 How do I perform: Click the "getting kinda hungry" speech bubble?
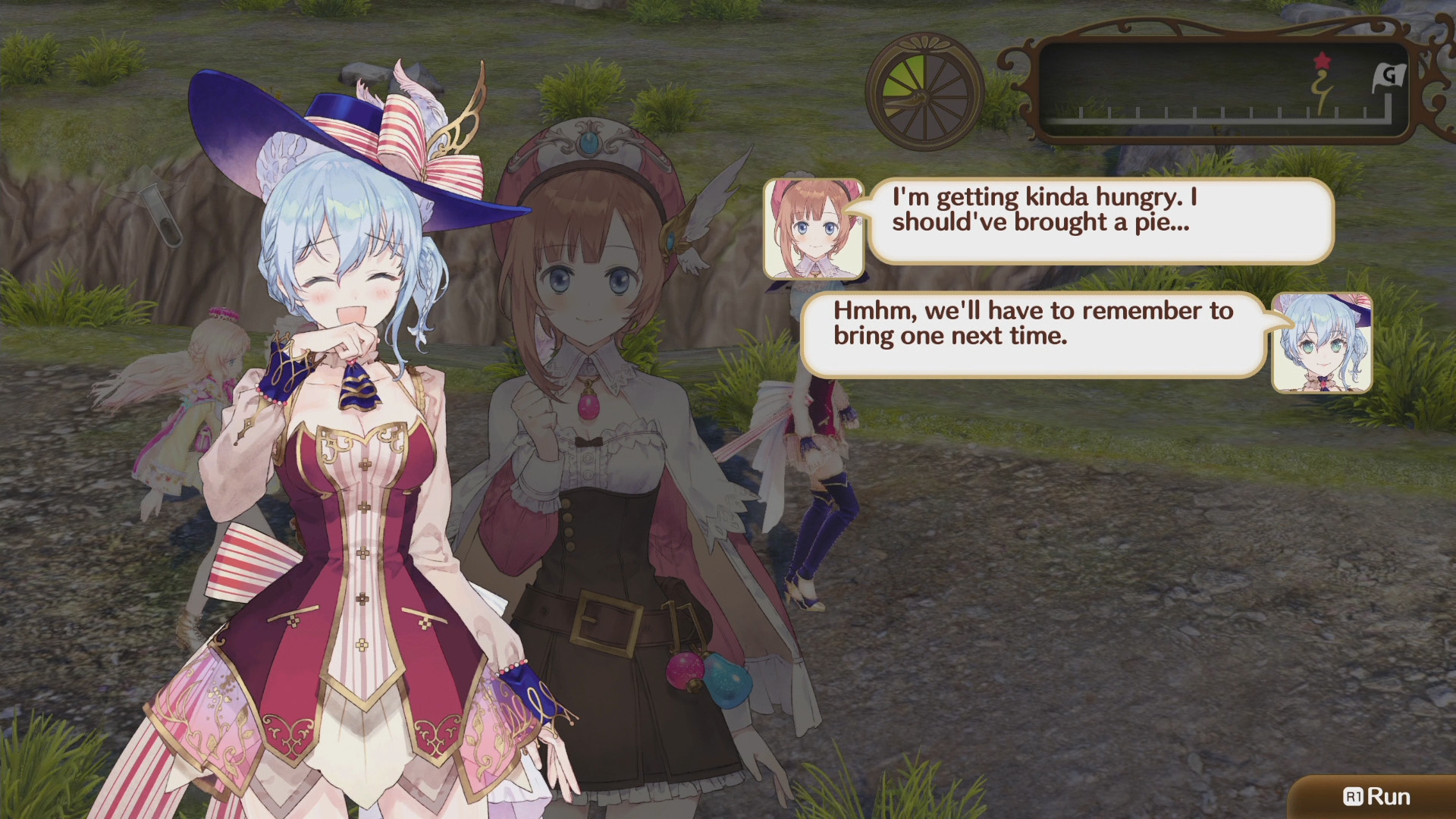[x=1100, y=220]
